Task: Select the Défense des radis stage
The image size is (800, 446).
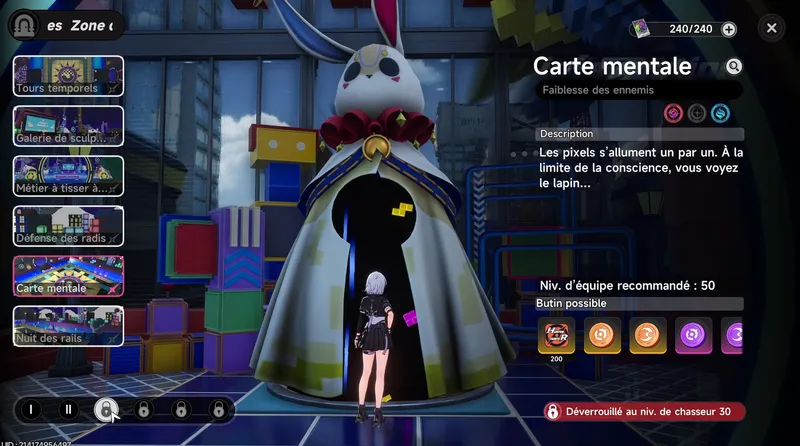Action: [x=68, y=226]
